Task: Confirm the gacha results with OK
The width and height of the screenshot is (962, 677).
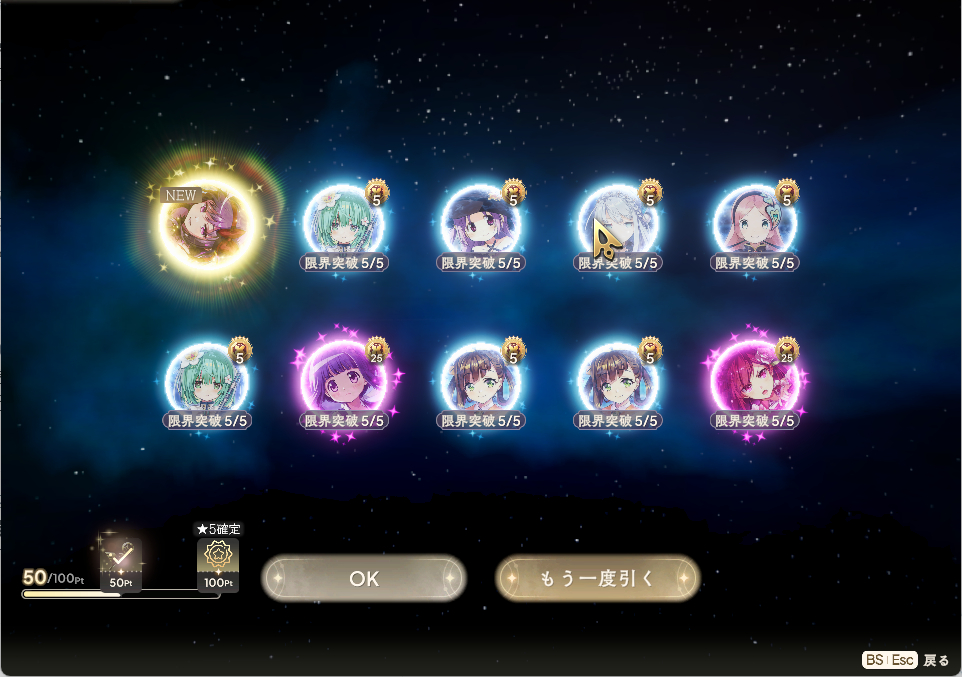Action: (x=364, y=578)
